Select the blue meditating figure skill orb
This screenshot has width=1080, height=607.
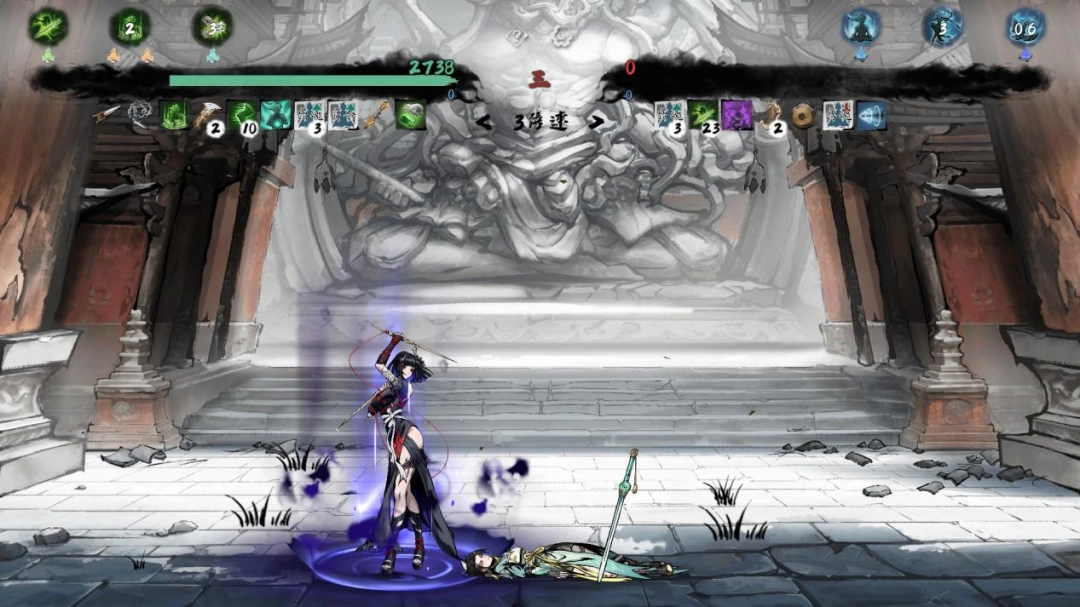point(861,27)
